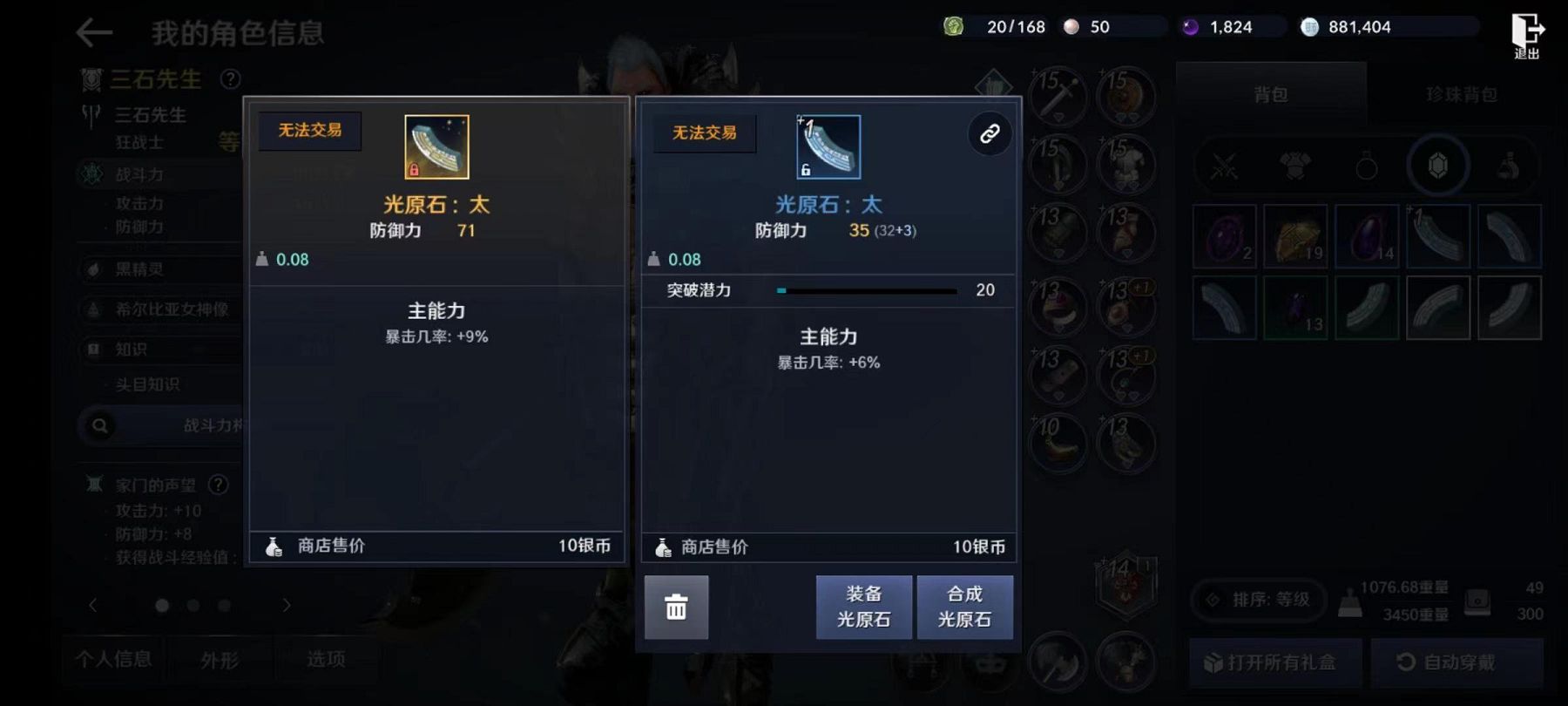Image resolution: width=1568 pixels, height=706 pixels.
Task: Show next stats page with right arrow
Action: [287, 605]
